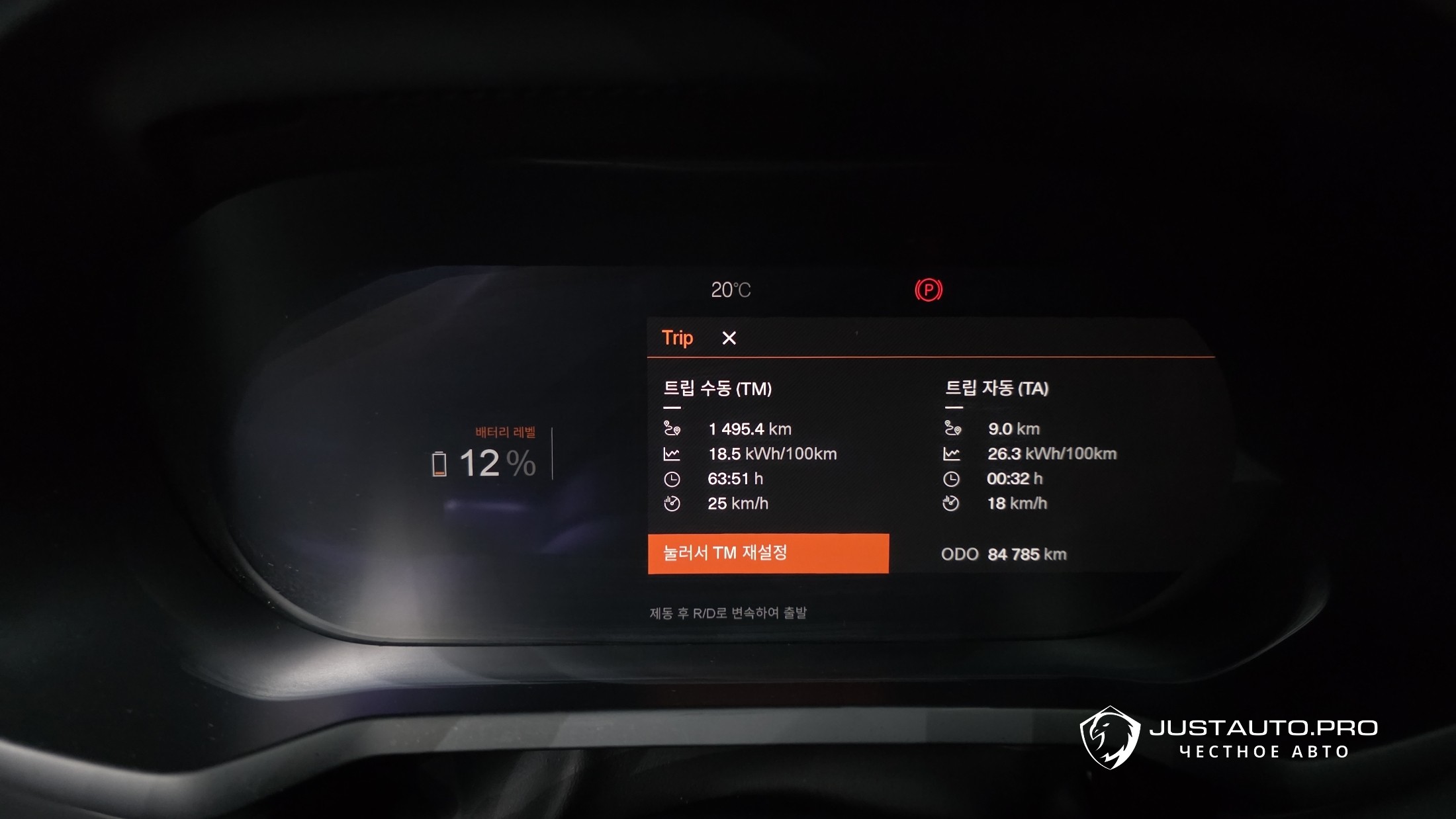Reset trip manual via orange TM 재설정 button
Screen dimensions: 1456x819
pyautogui.click(x=768, y=553)
